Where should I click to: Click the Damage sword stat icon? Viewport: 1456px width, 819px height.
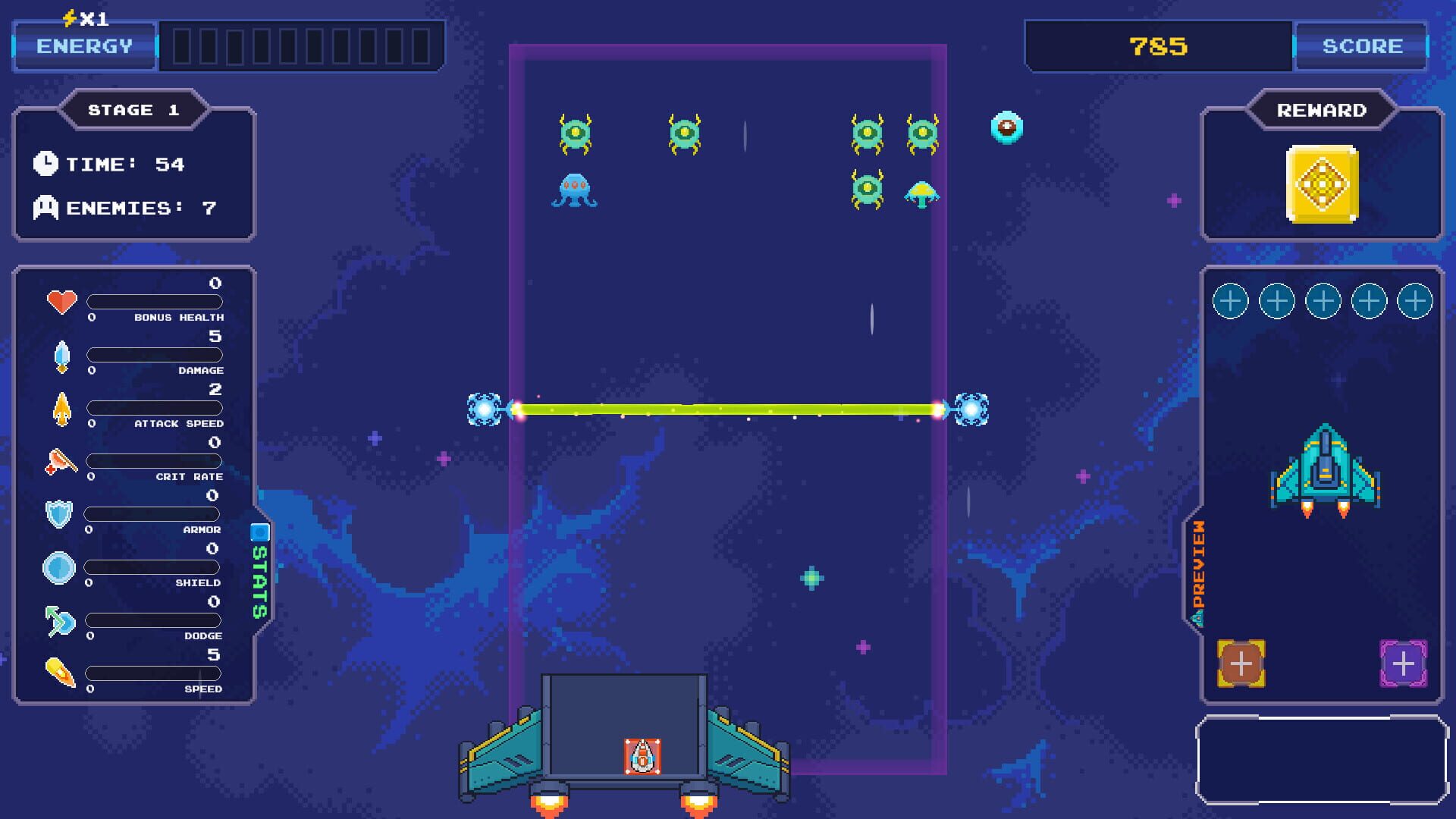tap(61, 354)
